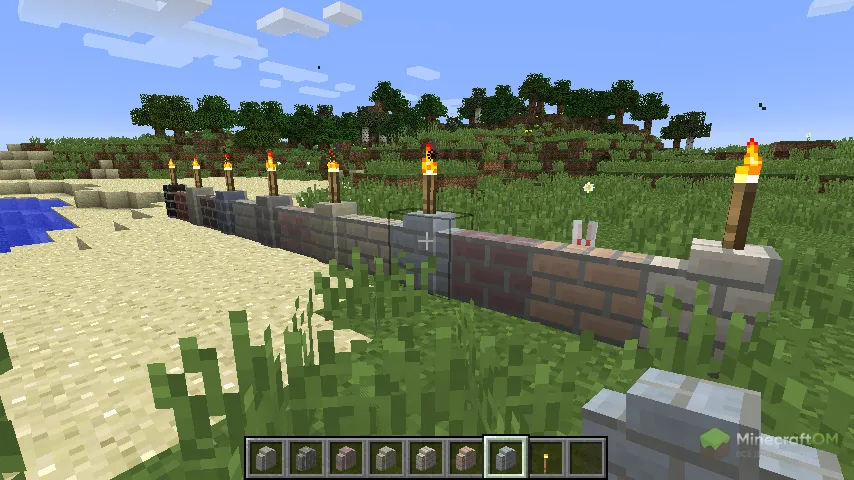Choose the empty hotbar slot

(586, 459)
